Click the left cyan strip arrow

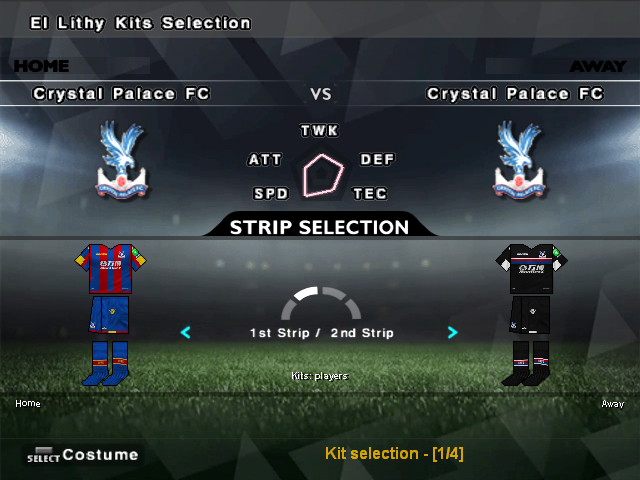point(185,332)
